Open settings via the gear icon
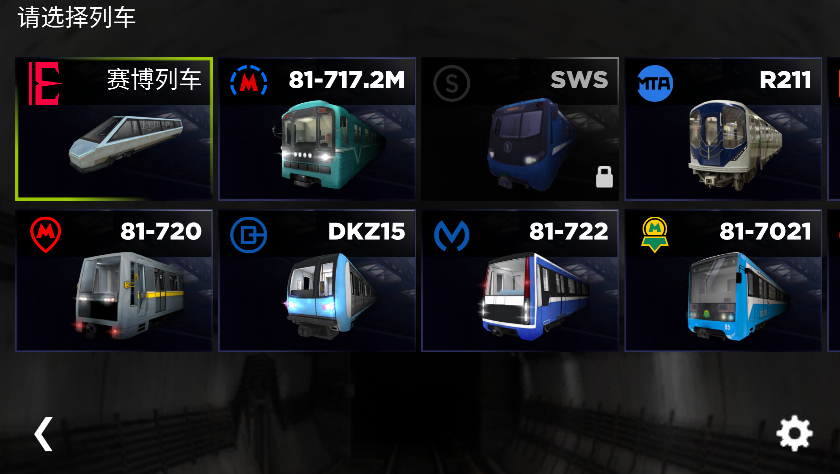This screenshot has height=474, width=840. pos(795,433)
